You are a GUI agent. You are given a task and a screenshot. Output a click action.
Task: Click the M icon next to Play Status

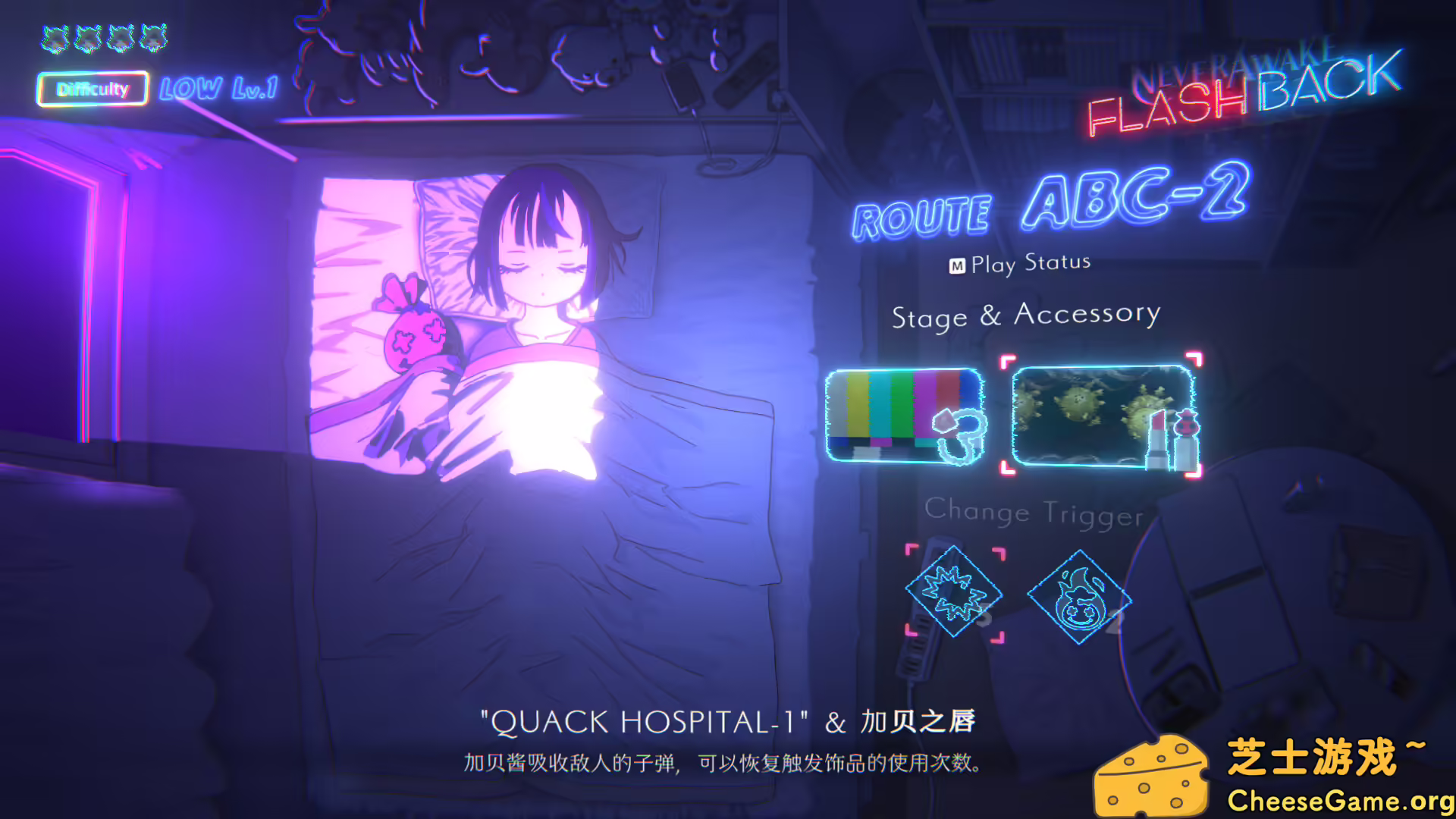click(957, 262)
